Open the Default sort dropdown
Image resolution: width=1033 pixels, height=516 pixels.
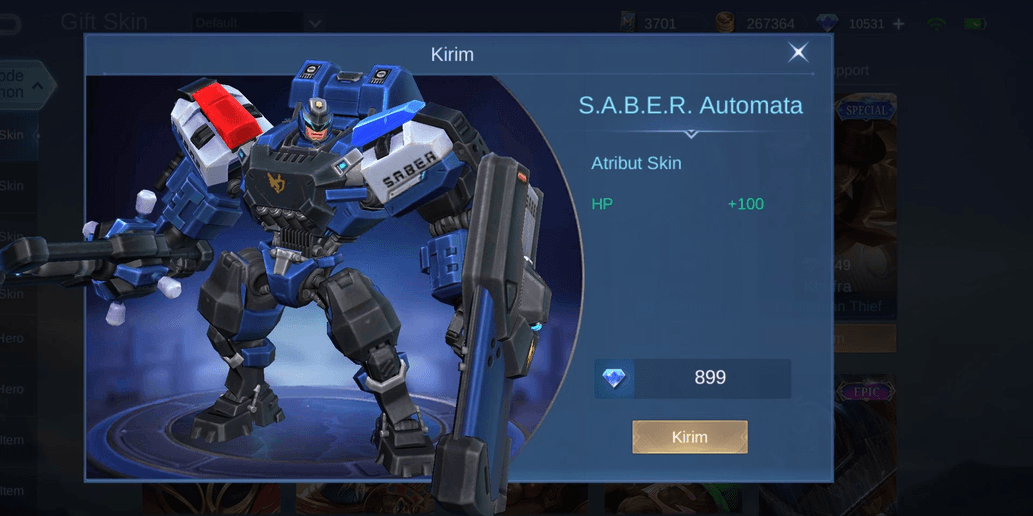click(x=258, y=22)
